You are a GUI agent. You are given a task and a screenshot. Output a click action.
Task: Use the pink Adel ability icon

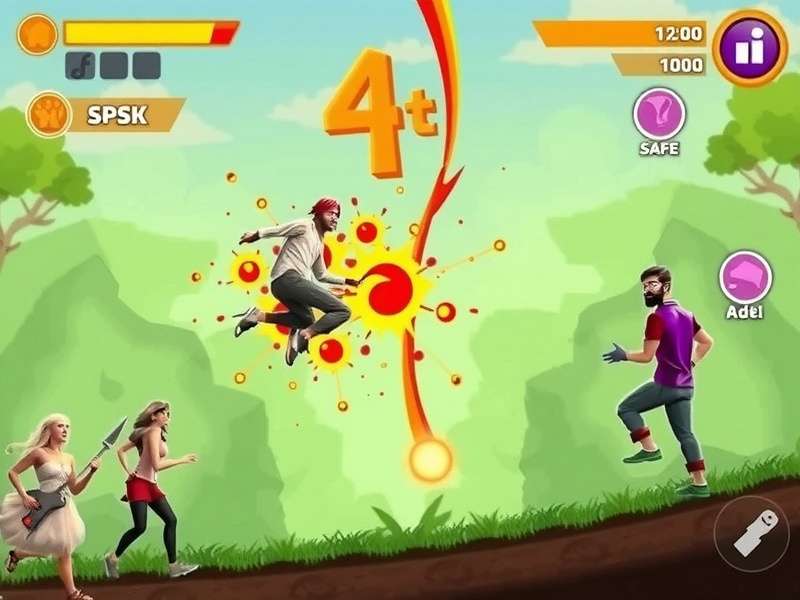coord(745,277)
